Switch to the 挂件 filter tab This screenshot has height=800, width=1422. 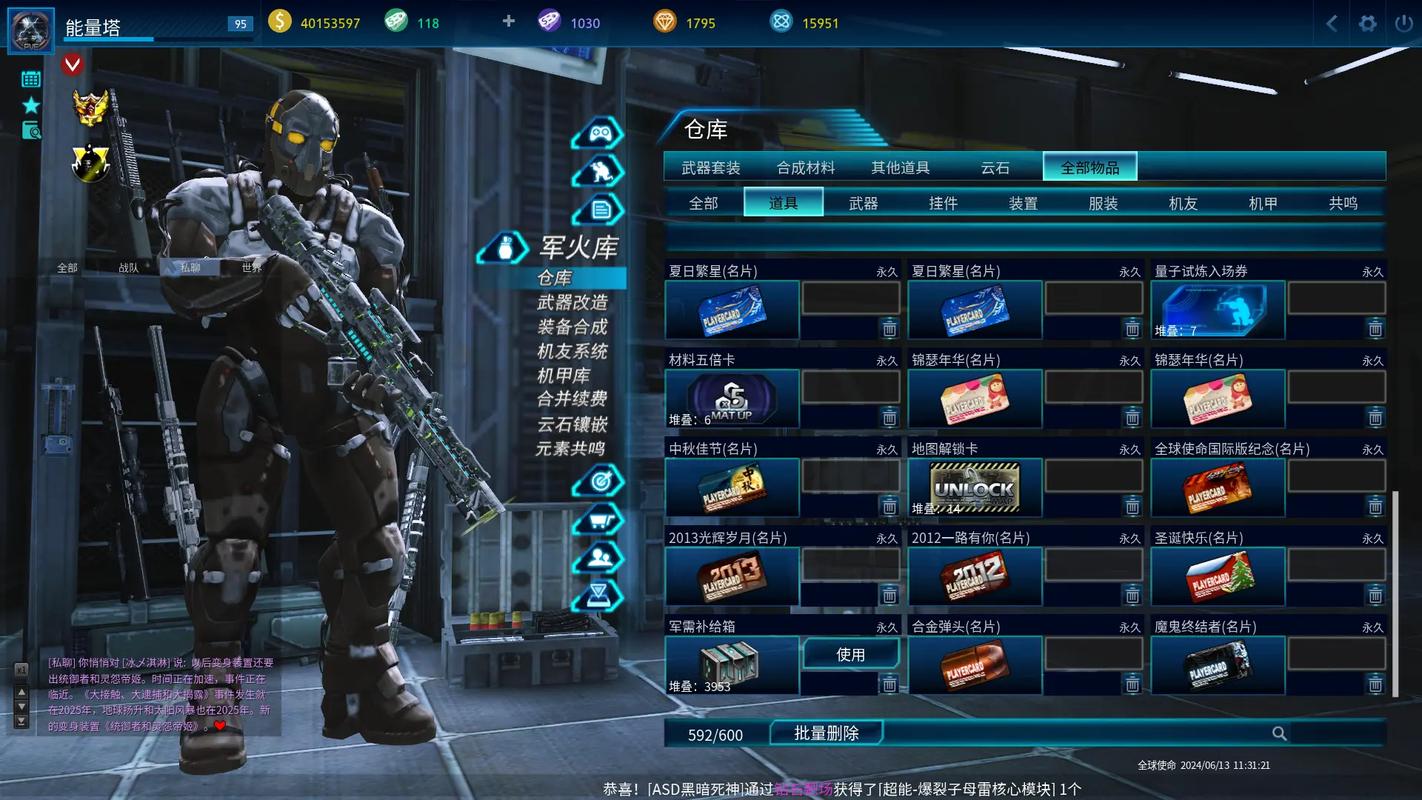pos(943,203)
